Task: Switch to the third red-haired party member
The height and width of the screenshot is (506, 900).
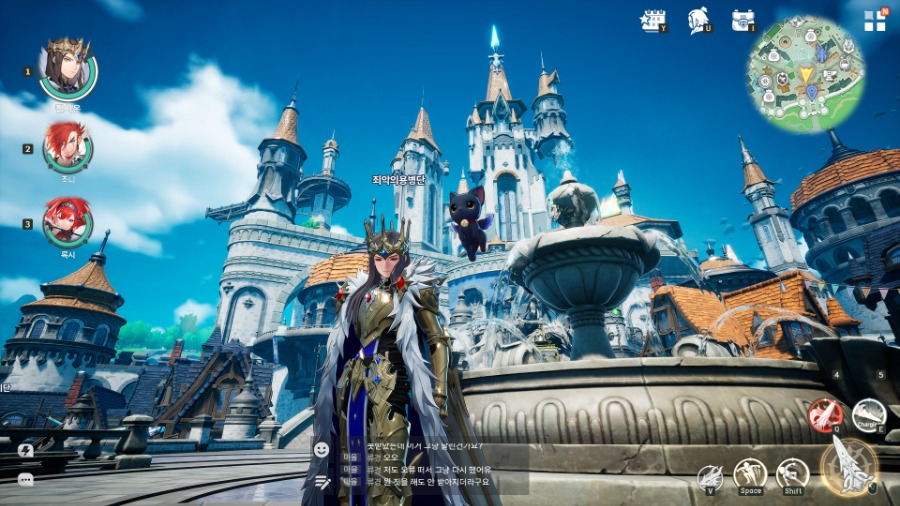Action: 68,222
